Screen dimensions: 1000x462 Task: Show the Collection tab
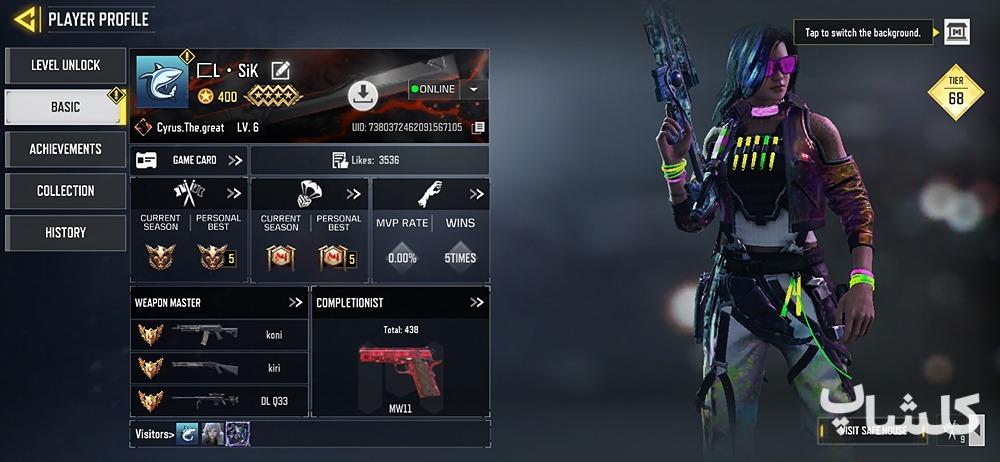[65, 191]
